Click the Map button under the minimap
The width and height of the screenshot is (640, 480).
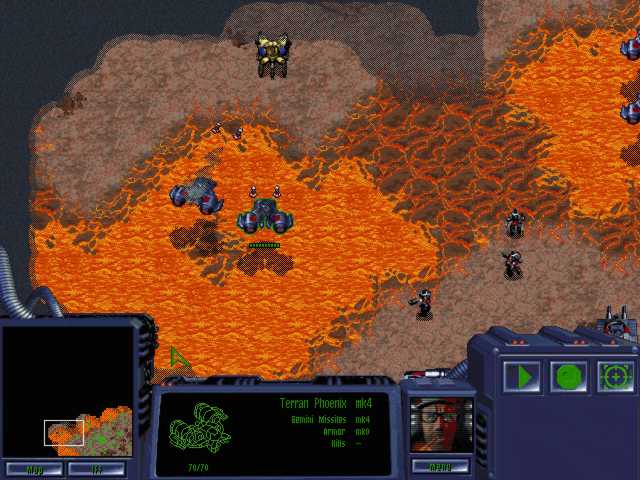tap(34, 468)
